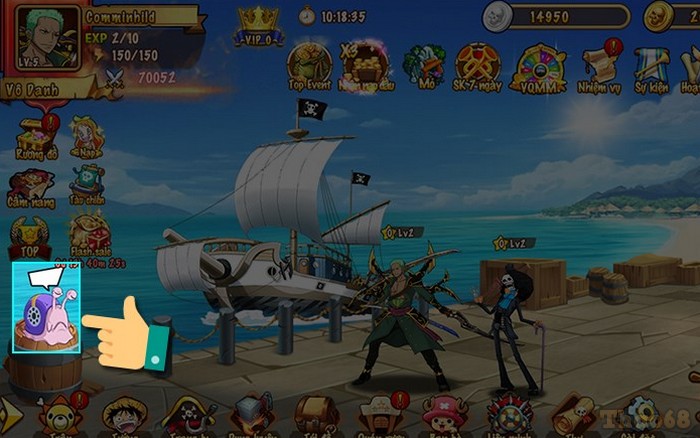This screenshot has height=438, width=700.
Task: Expand the bottom bar's left arrow
Action: 10,412
